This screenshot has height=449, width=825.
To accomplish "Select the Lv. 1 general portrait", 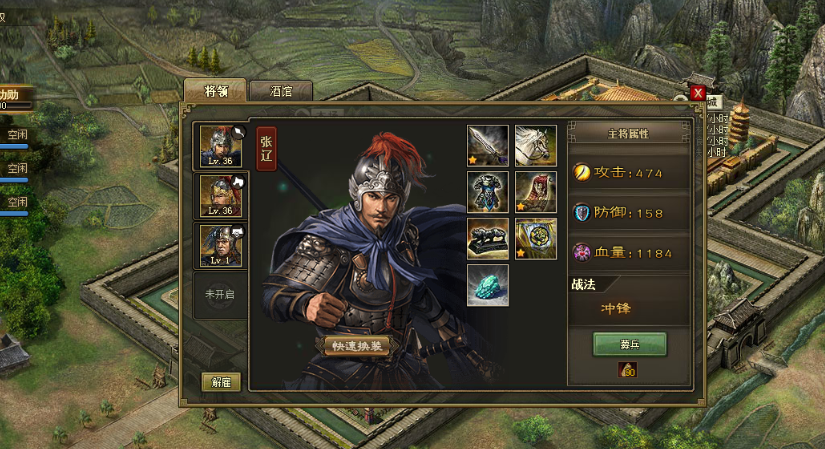I will [221, 244].
